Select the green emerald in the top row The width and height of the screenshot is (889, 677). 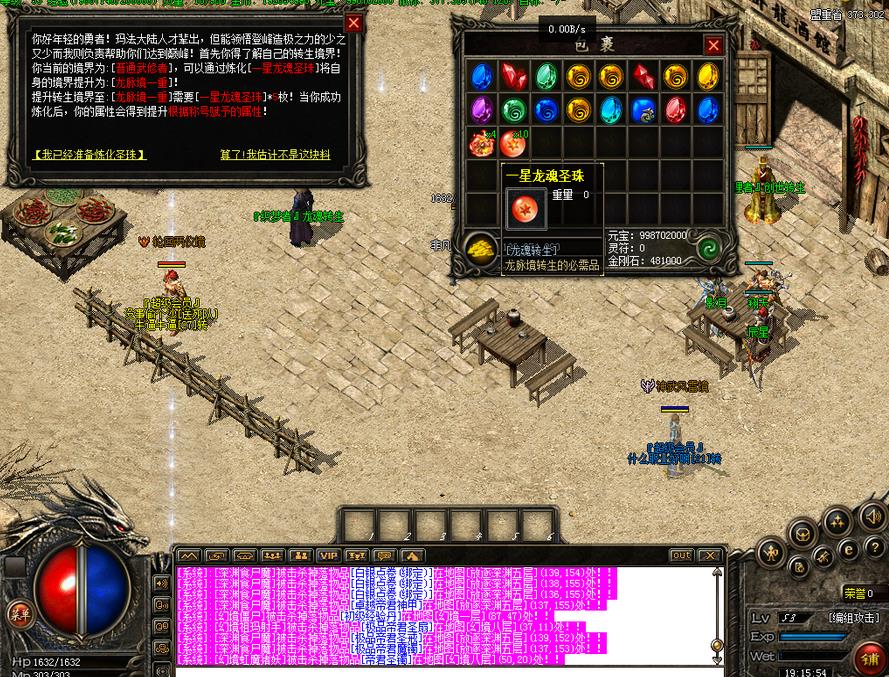[x=546, y=76]
